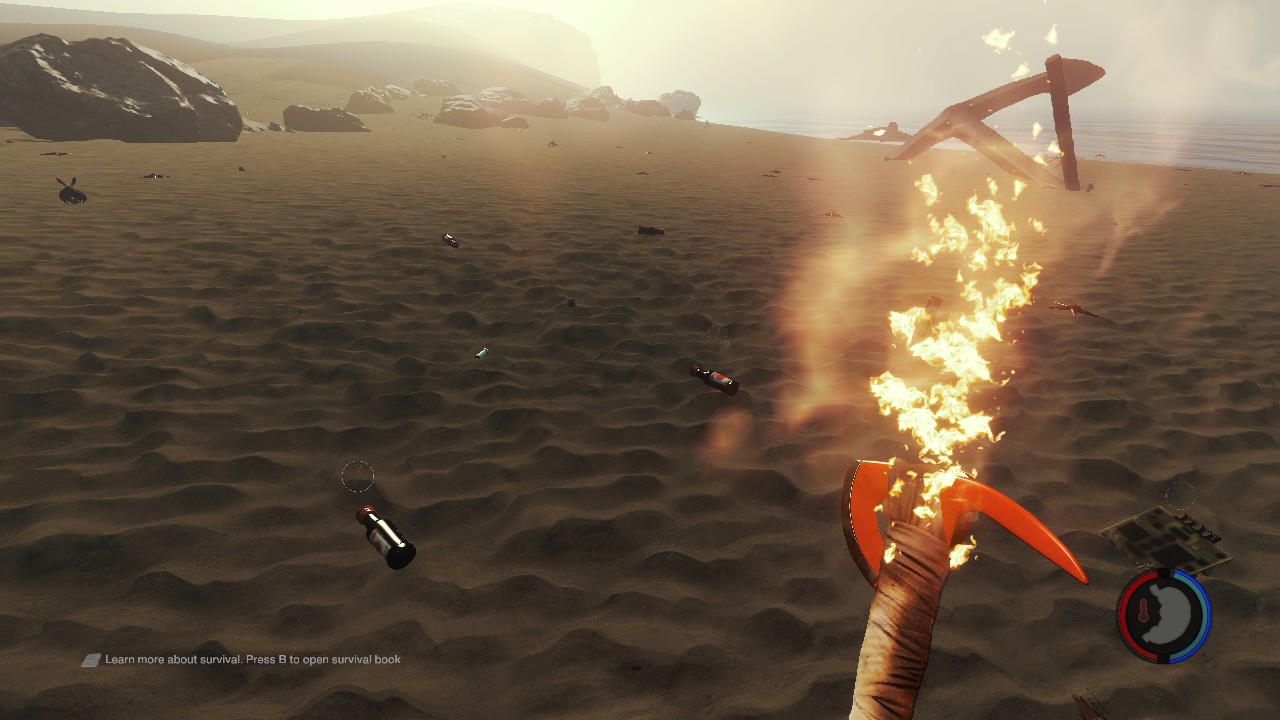Image resolution: width=1280 pixels, height=720 pixels.
Task: Select the pickup marker above the circuit board
Action: (1180, 495)
